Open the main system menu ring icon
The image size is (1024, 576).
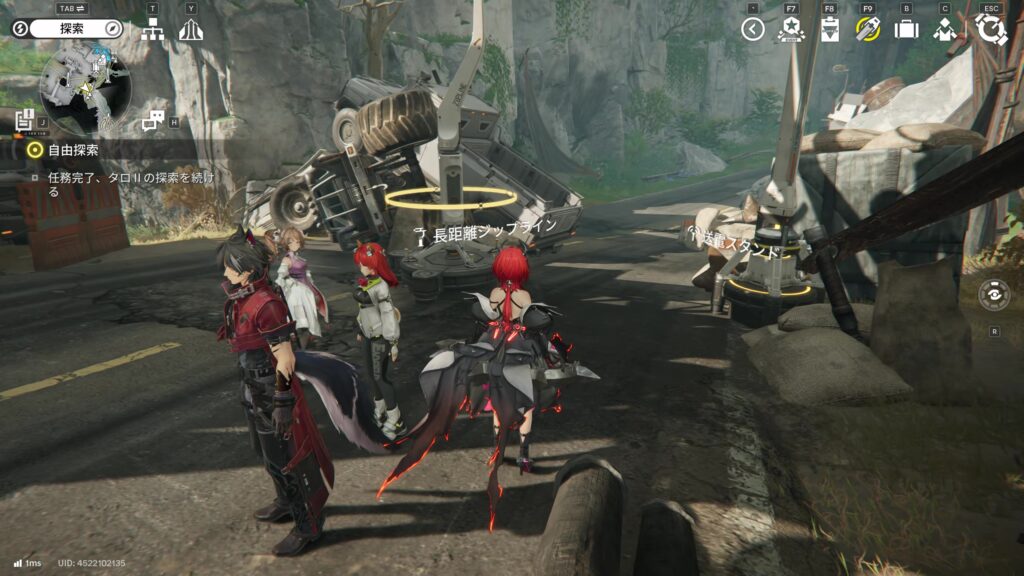[x=991, y=29]
